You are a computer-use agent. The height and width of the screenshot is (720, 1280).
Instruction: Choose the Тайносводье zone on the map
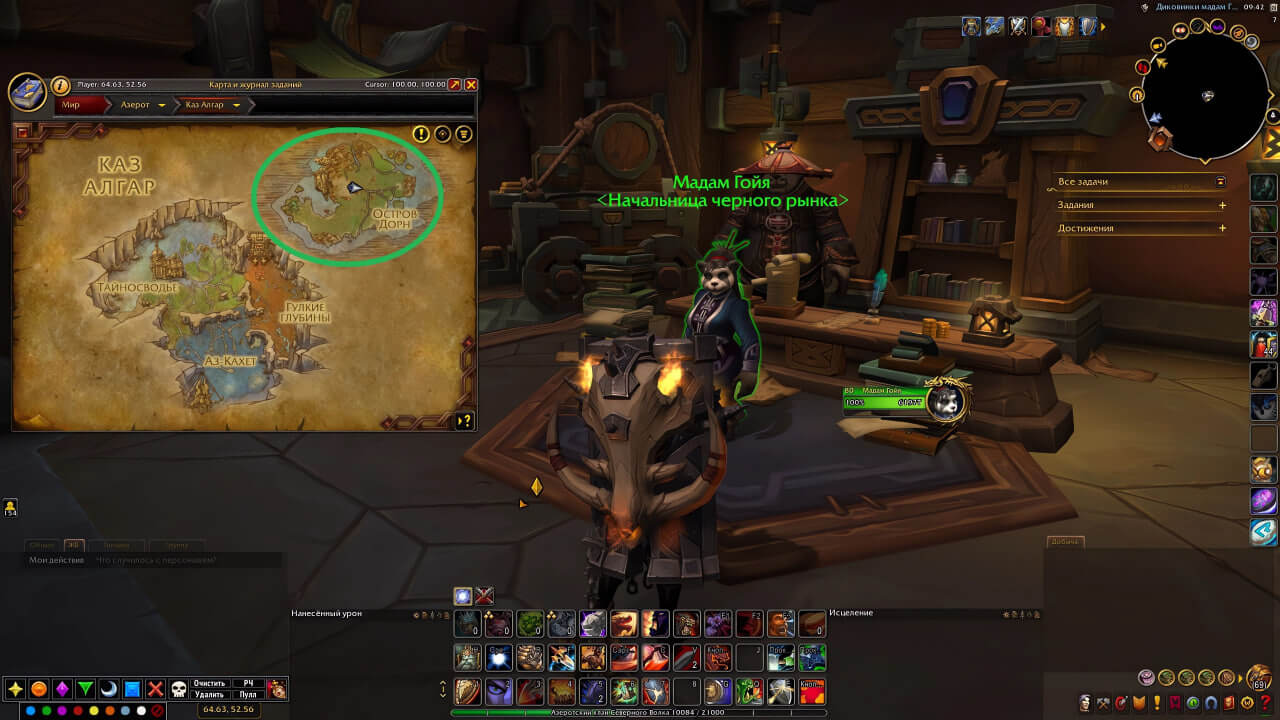point(138,287)
